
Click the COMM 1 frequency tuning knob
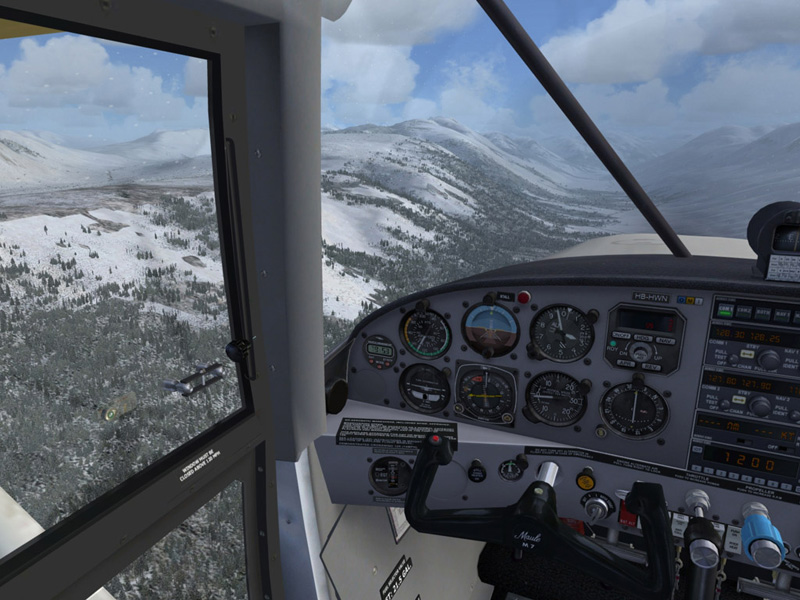[769, 360]
